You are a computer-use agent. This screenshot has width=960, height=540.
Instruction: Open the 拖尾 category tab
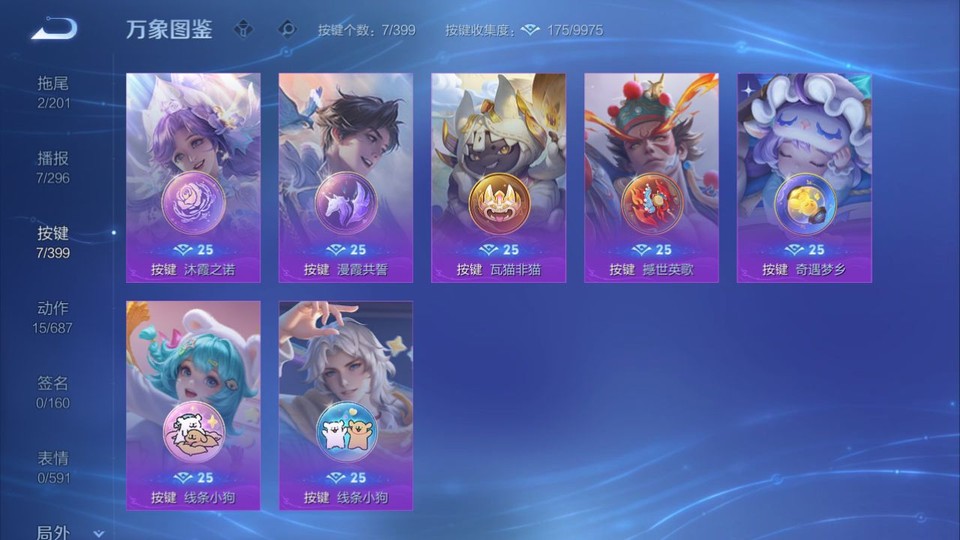(53, 90)
